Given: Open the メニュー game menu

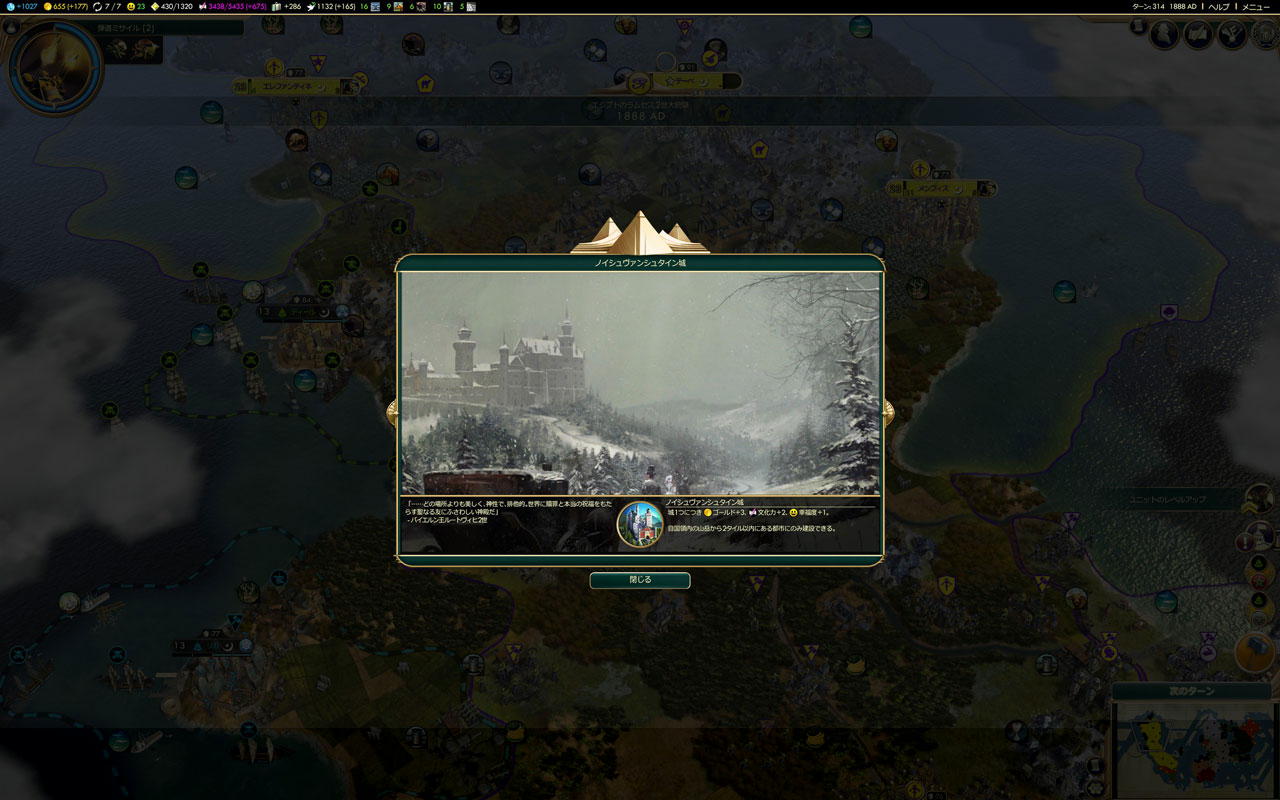Looking at the screenshot, I should 1256,7.
